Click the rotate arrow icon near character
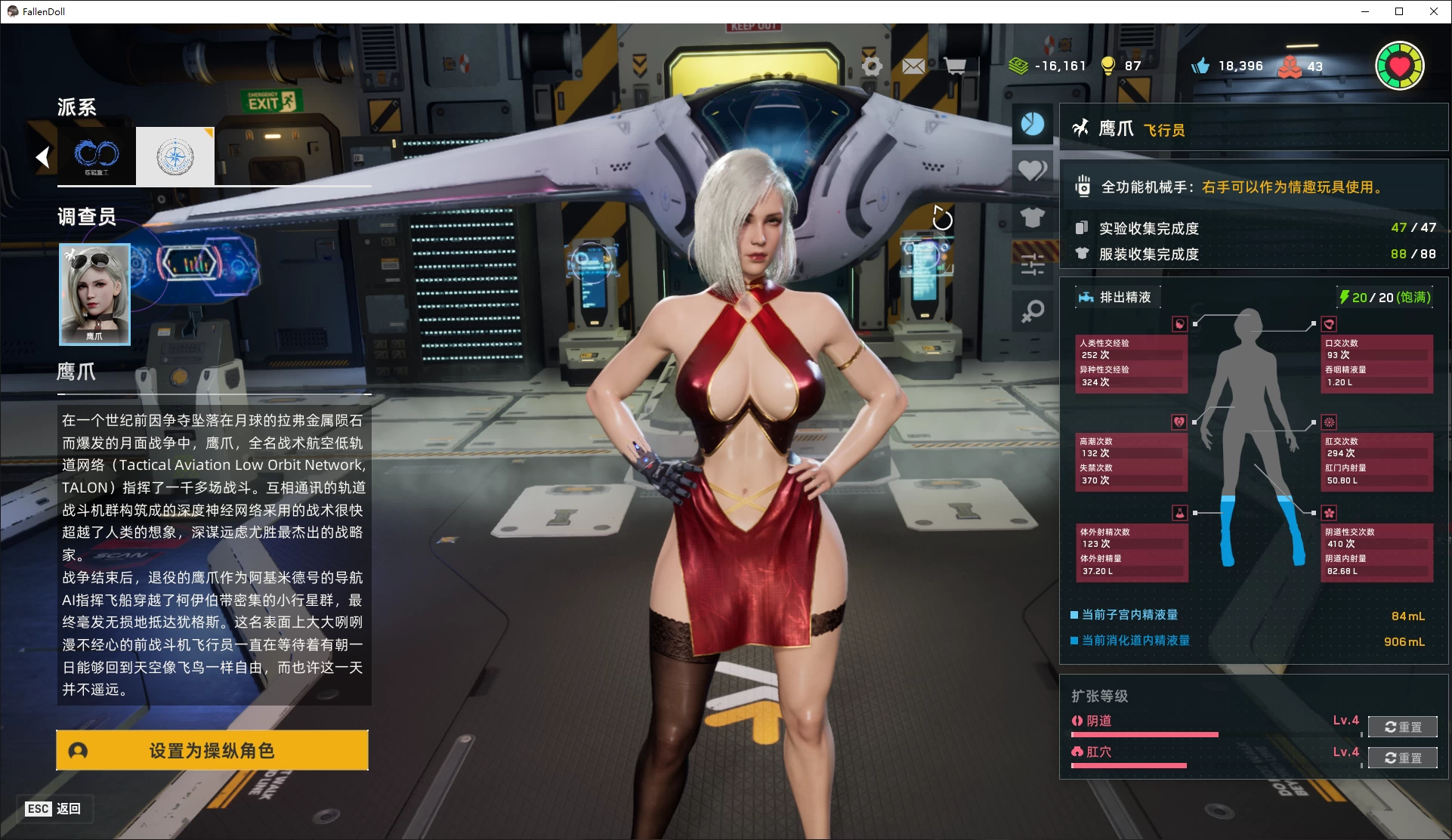Viewport: 1452px width, 840px height. point(942,218)
